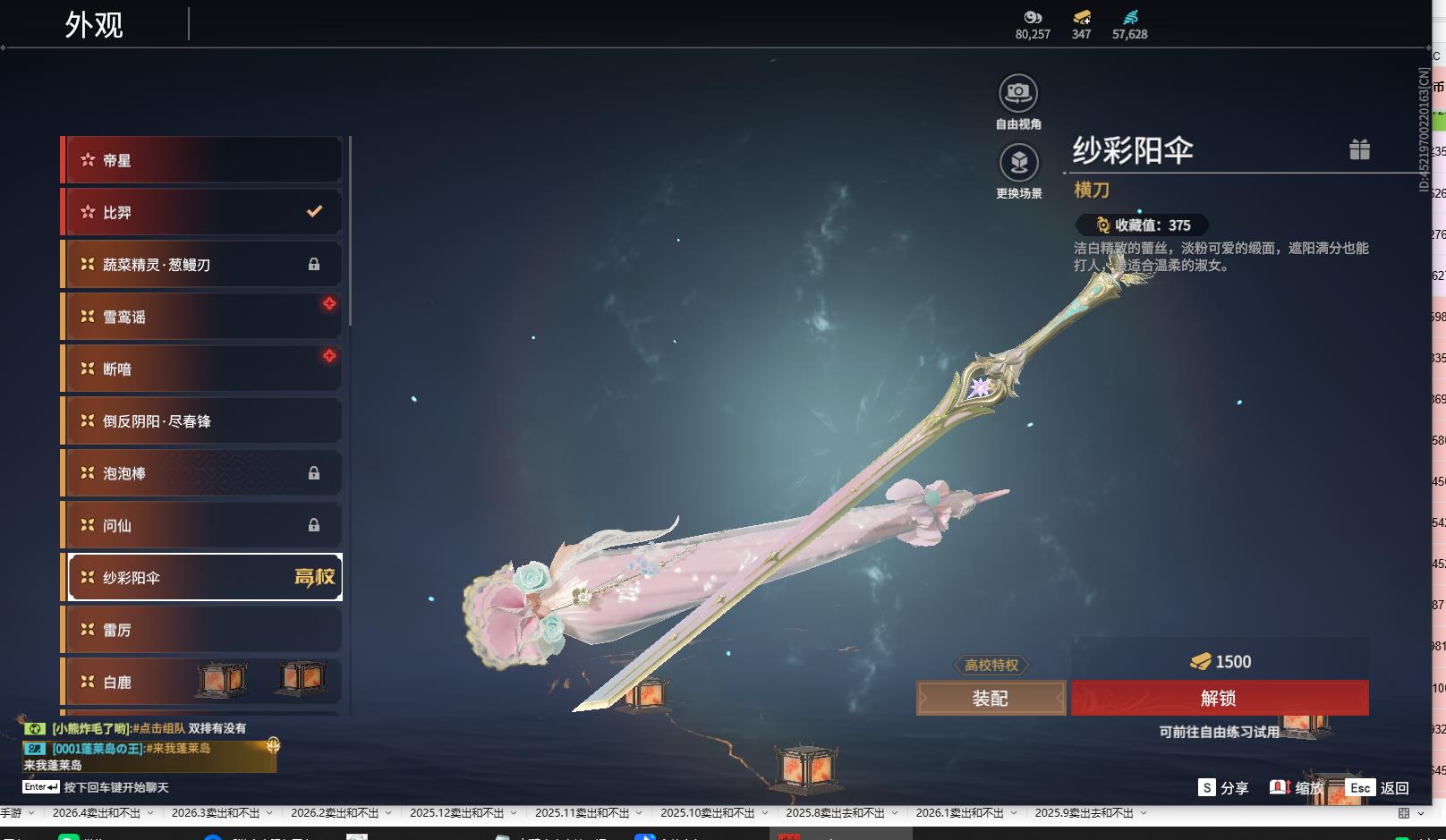Click the 更换场景 change scene icon
Viewport: 1446px width, 840px height.
[1018, 163]
